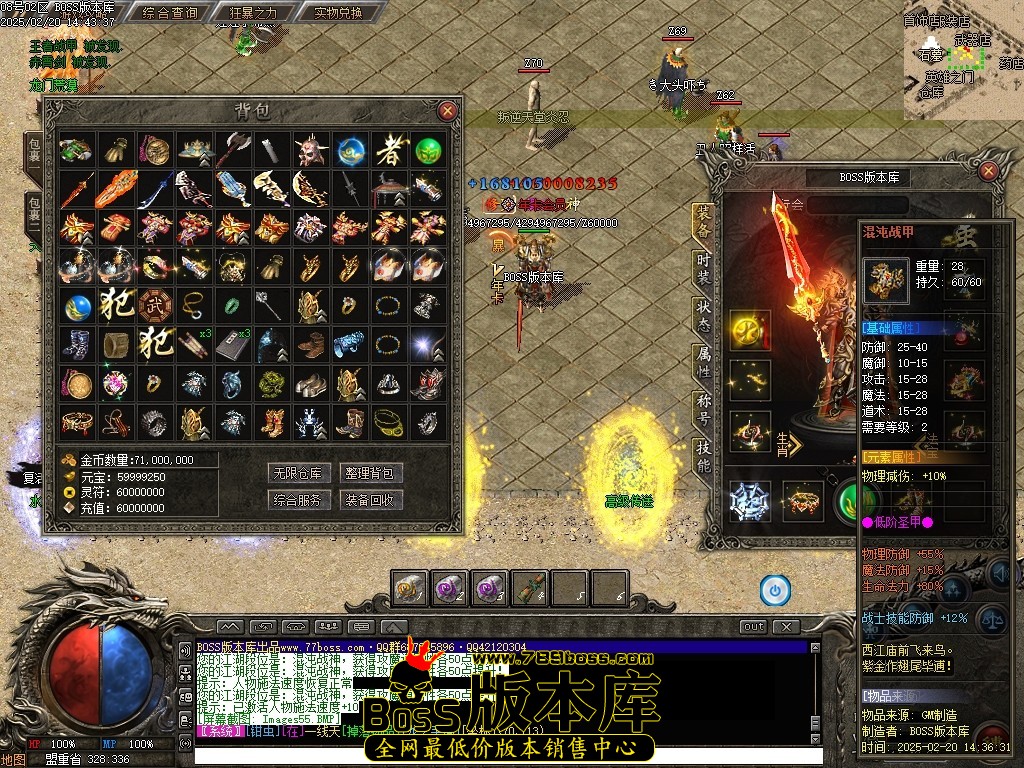Click the blue power button icon
This screenshot has height=768, width=1024.
coord(774,590)
